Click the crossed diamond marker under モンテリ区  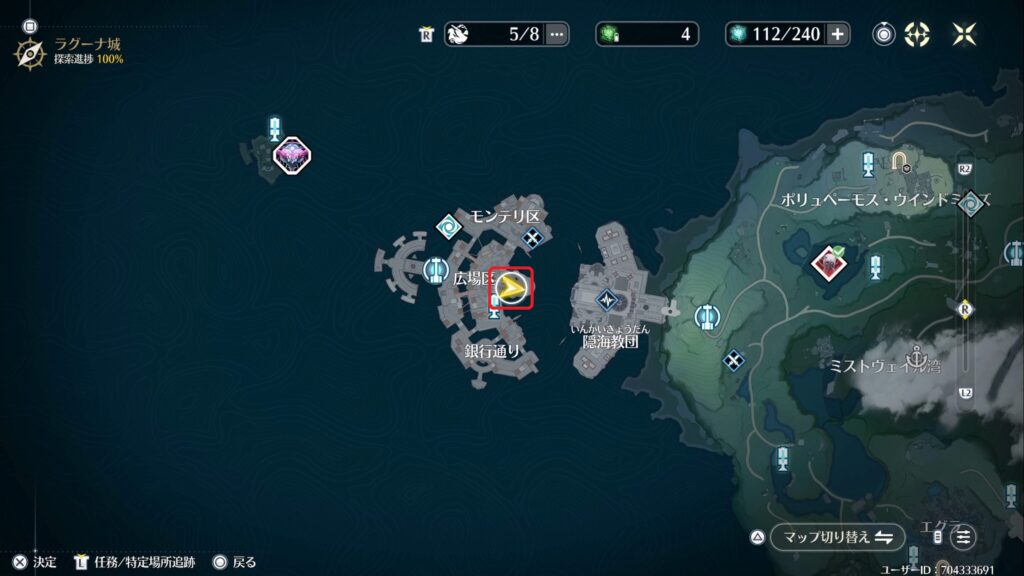[x=533, y=237]
